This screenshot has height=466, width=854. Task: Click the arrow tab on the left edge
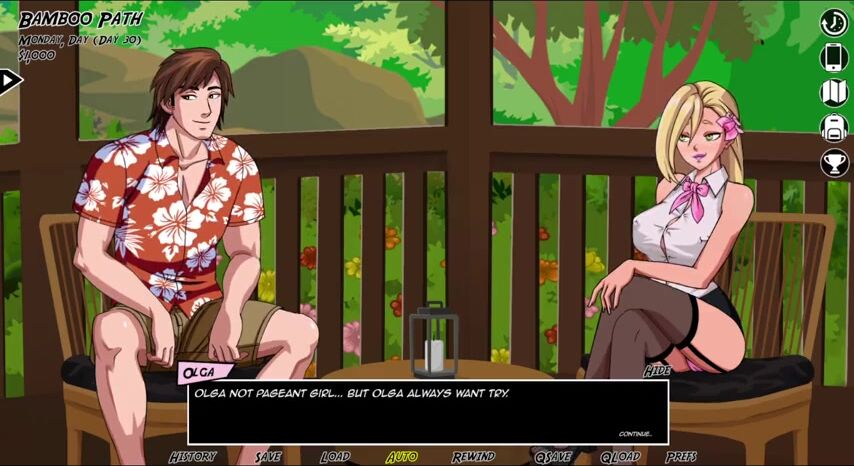tap(9, 80)
